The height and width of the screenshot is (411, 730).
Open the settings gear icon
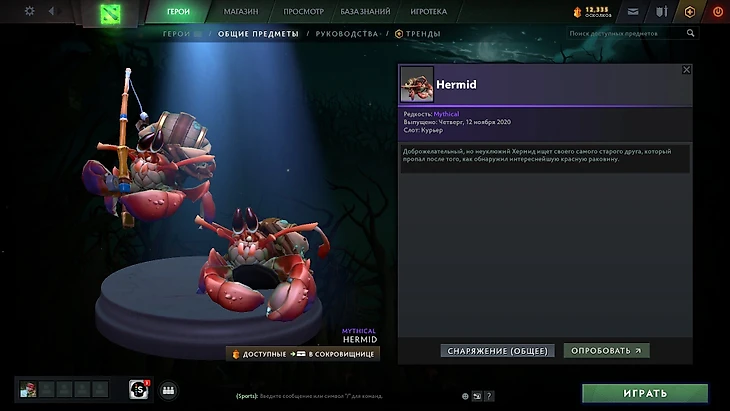[29, 11]
